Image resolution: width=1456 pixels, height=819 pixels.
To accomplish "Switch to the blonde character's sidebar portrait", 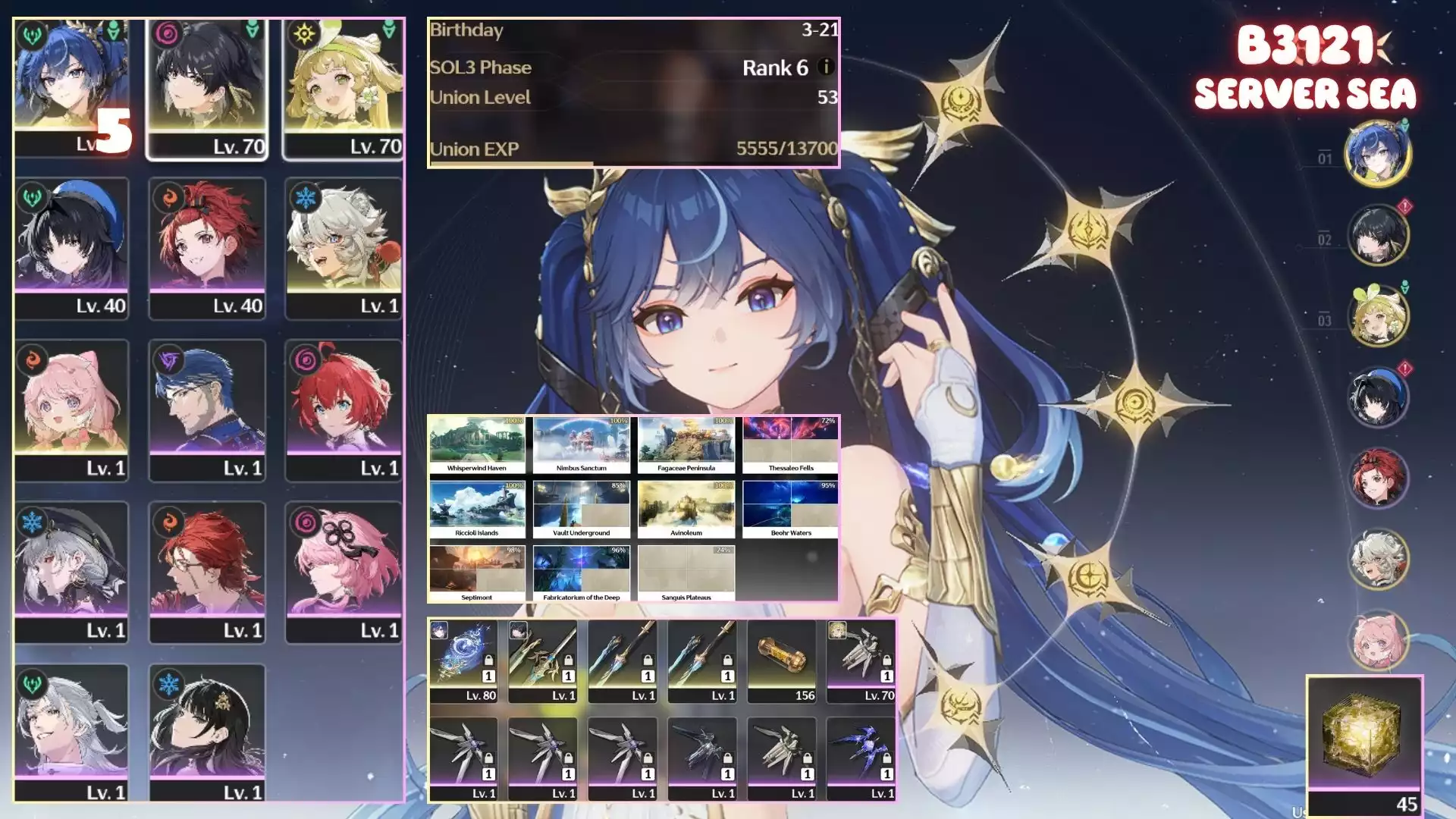I will tap(1378, 316).
